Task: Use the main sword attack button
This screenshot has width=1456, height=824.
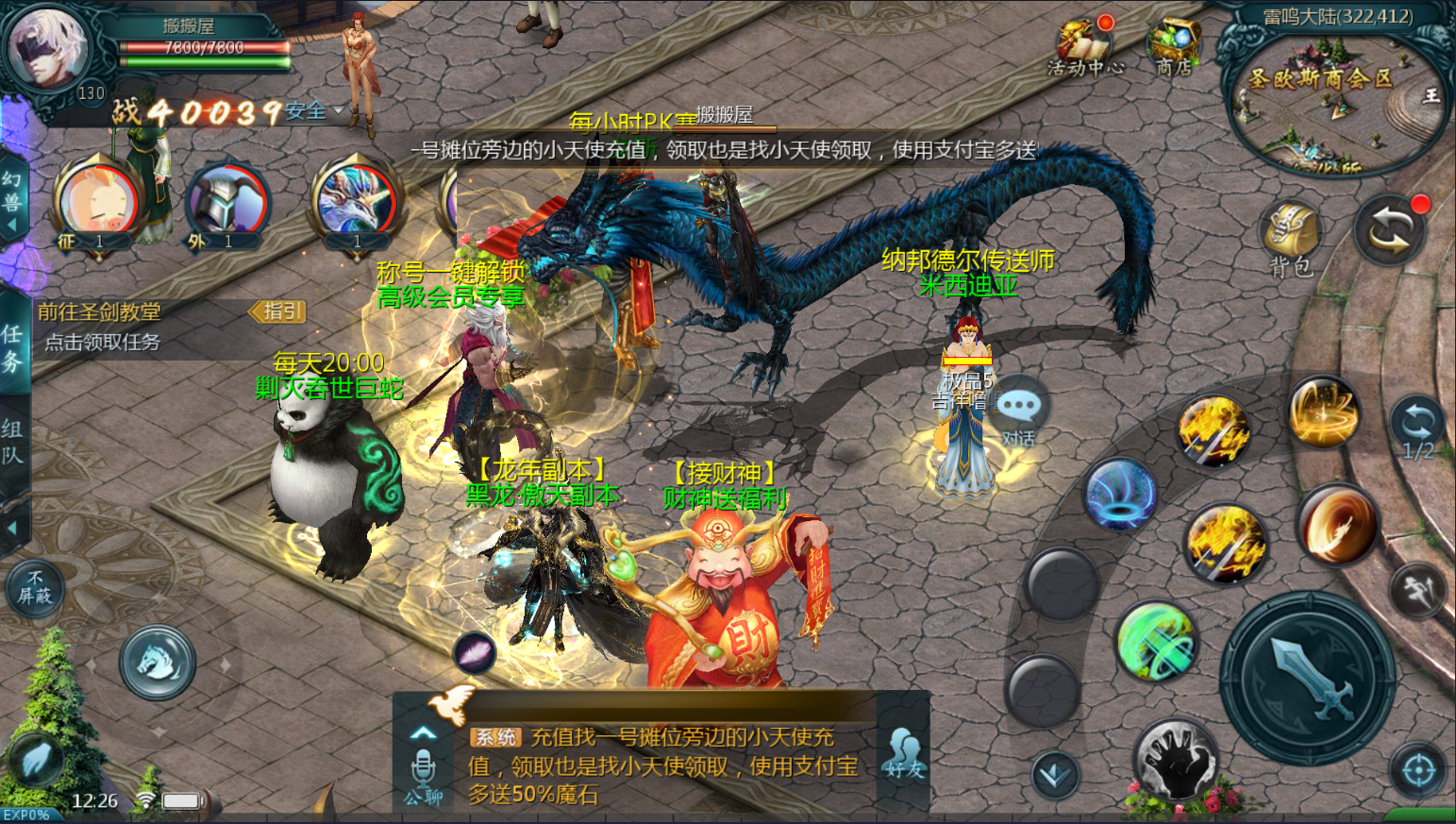Action: (x=1309, y=679)
